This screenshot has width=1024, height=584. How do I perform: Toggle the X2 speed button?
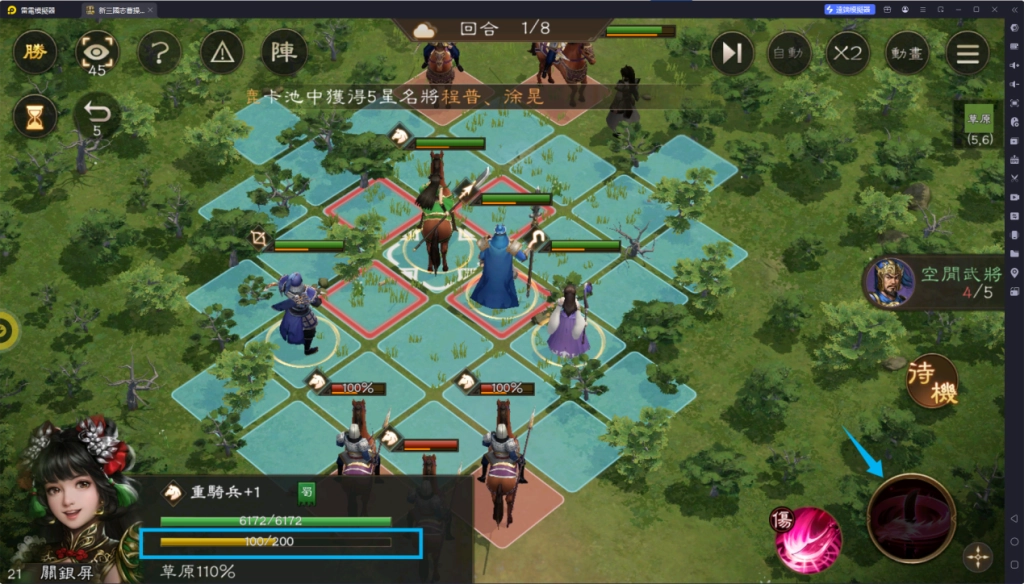click(847, 53)
